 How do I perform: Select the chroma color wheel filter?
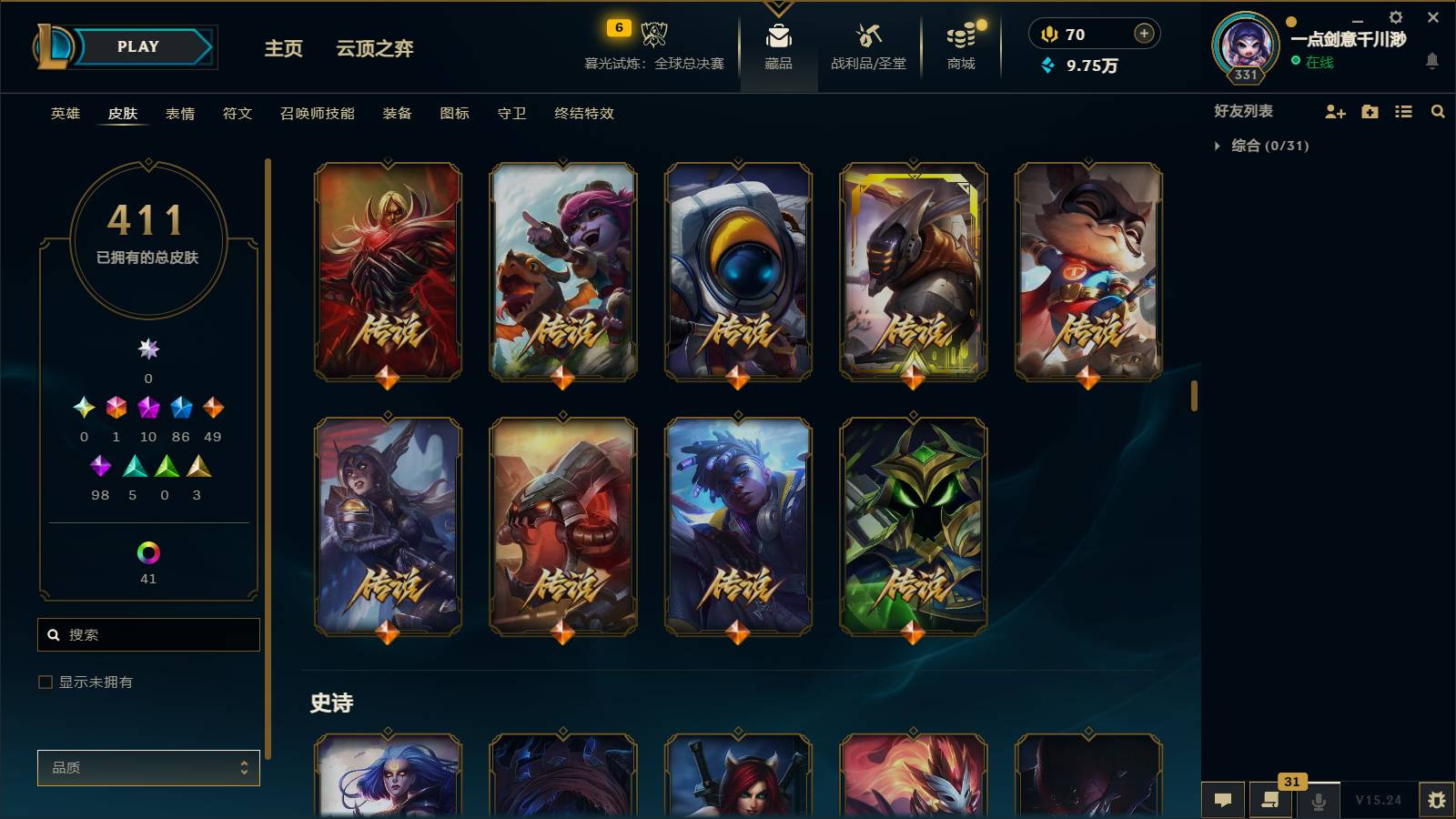pyautogui.click(x=148, y=551)
